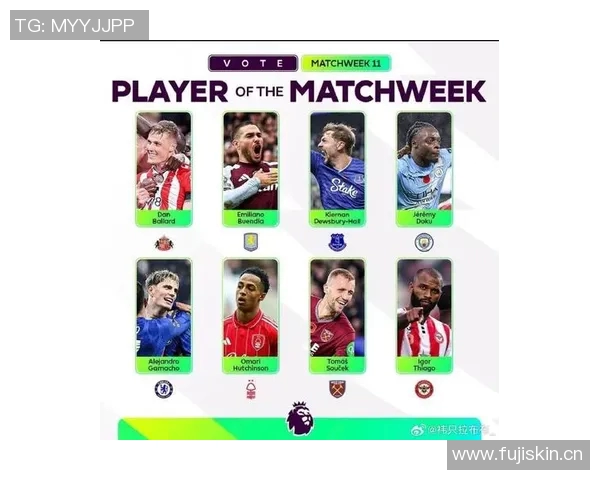
Task: Vote for the Jérémy Doku card
Action: (424, 168)
